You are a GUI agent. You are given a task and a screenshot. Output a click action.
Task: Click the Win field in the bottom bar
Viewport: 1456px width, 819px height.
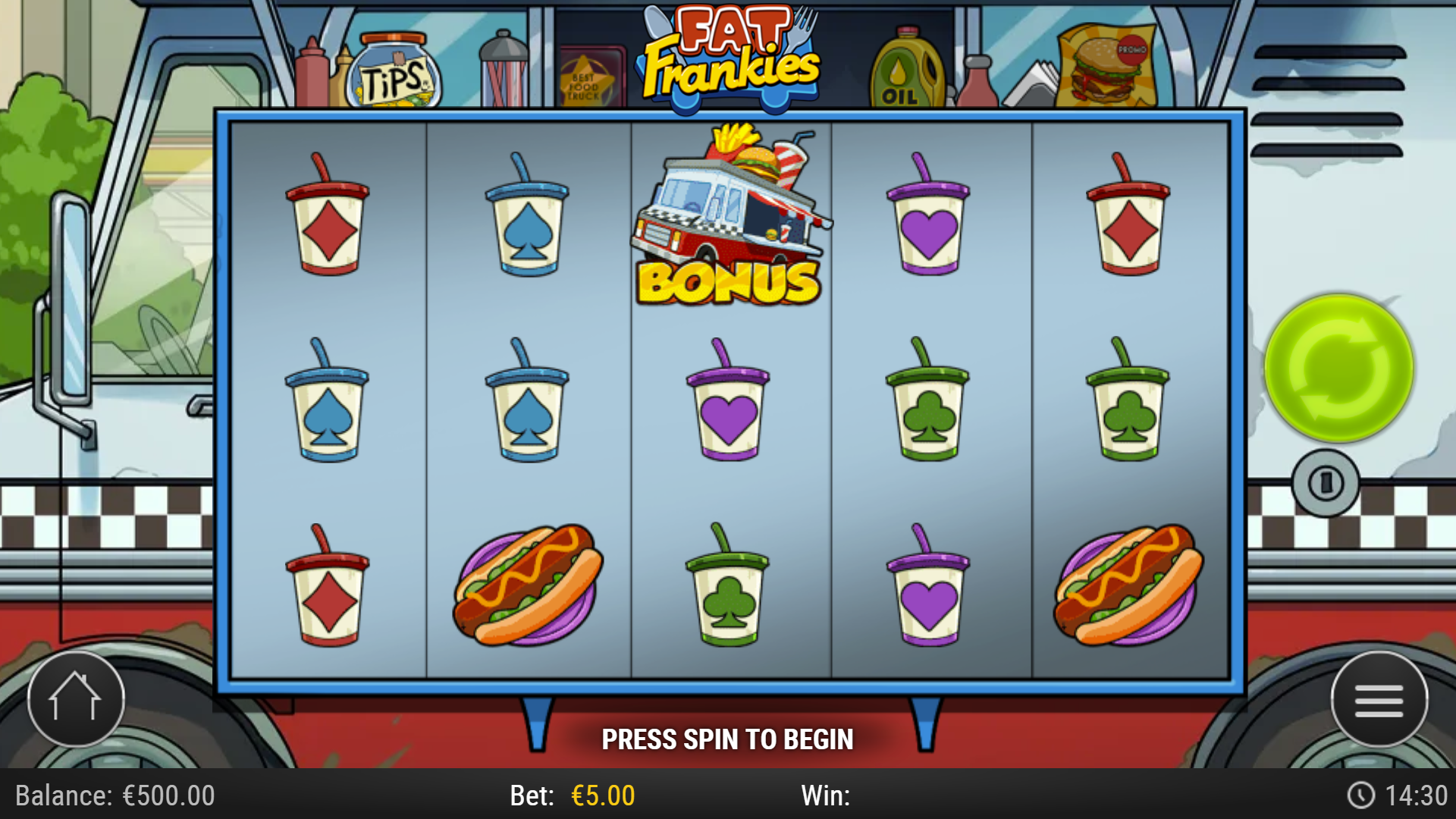point(827,795)
